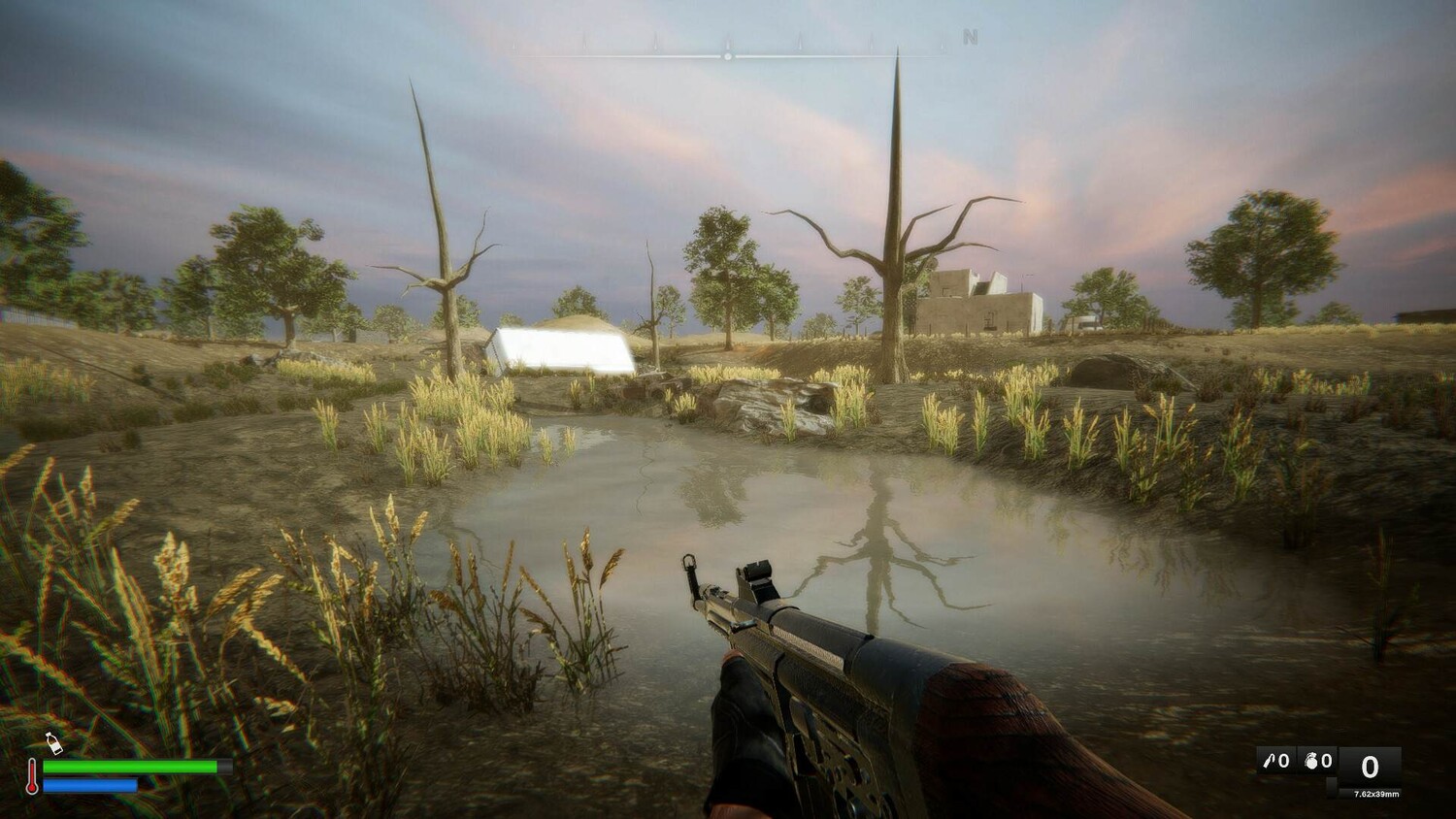Click the water bottle thirst icon

(53, 743)
